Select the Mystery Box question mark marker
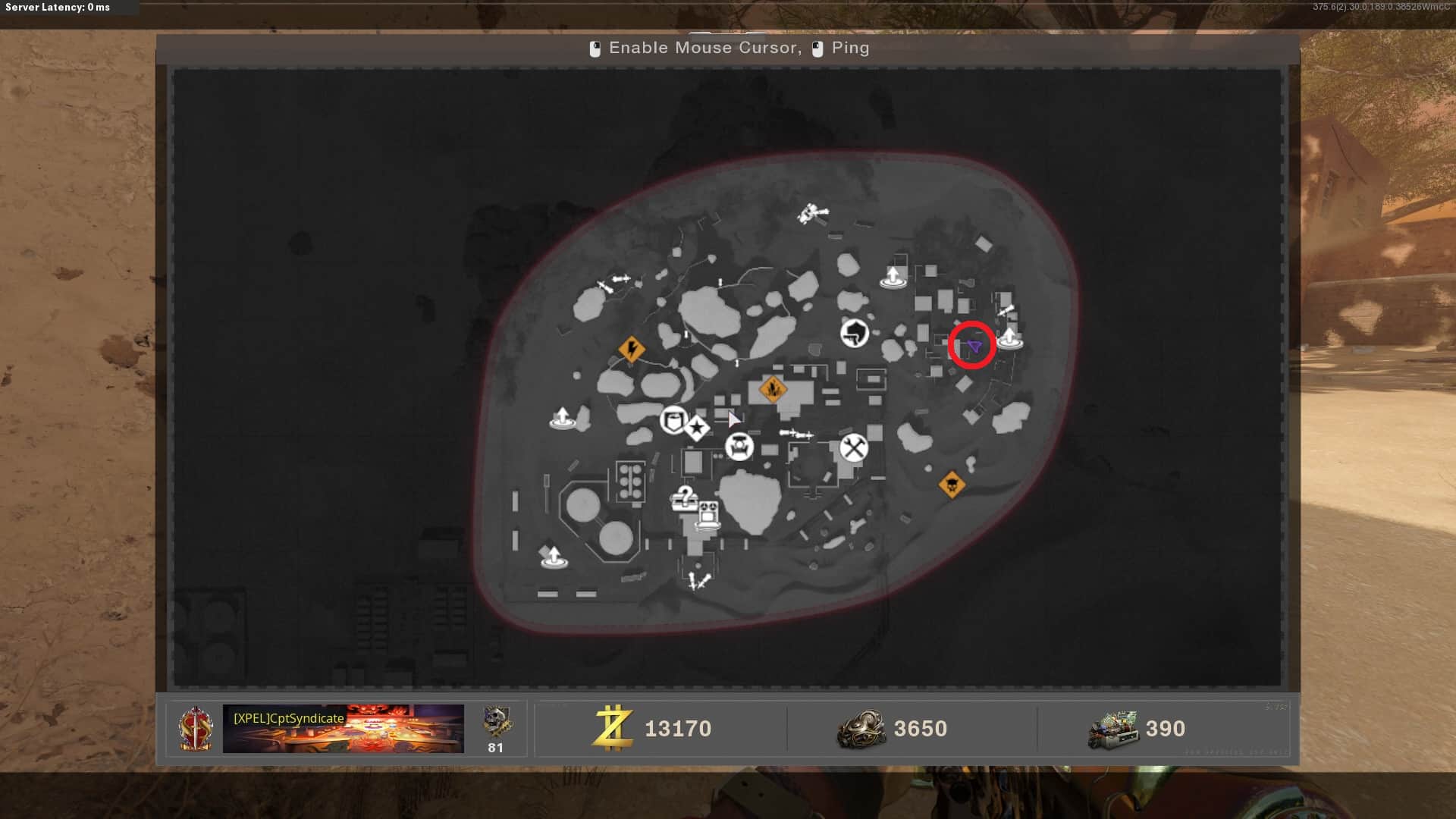This screenshot has height=819, width=1456. (x=684, y=498)
